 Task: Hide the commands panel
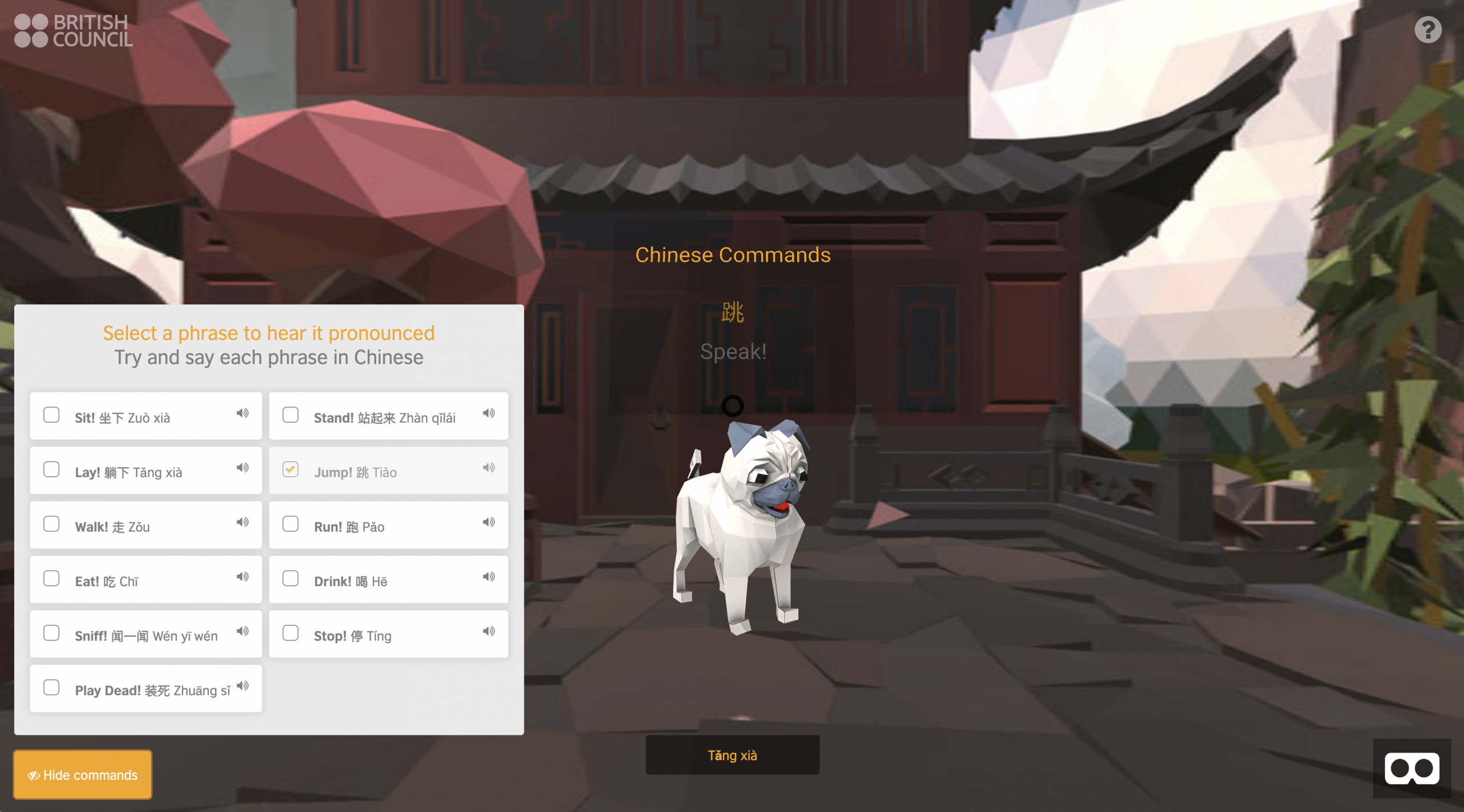[83, 775]
